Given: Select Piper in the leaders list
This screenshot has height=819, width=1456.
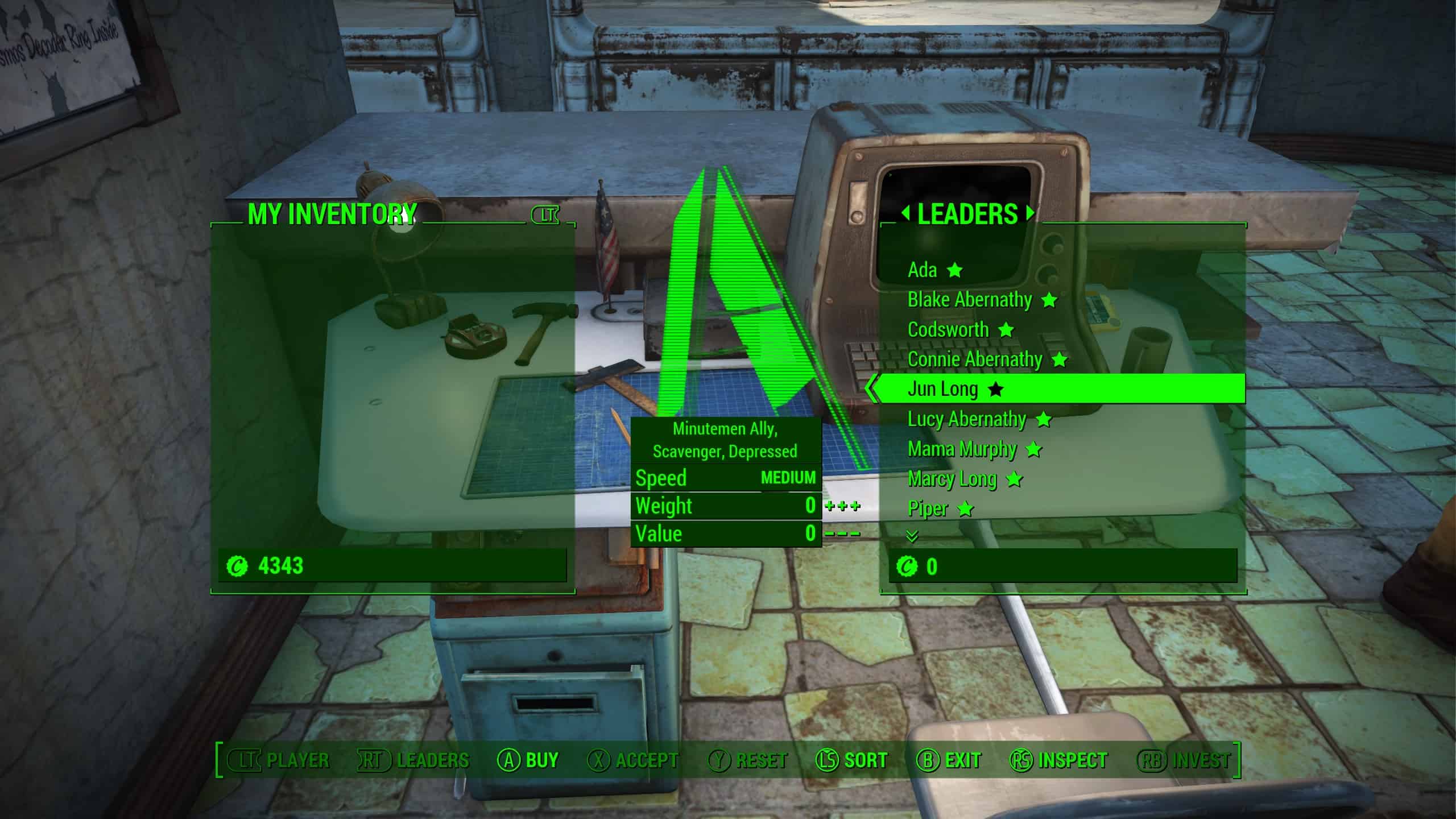Looking at the screenshot, I should click(928, 508).
